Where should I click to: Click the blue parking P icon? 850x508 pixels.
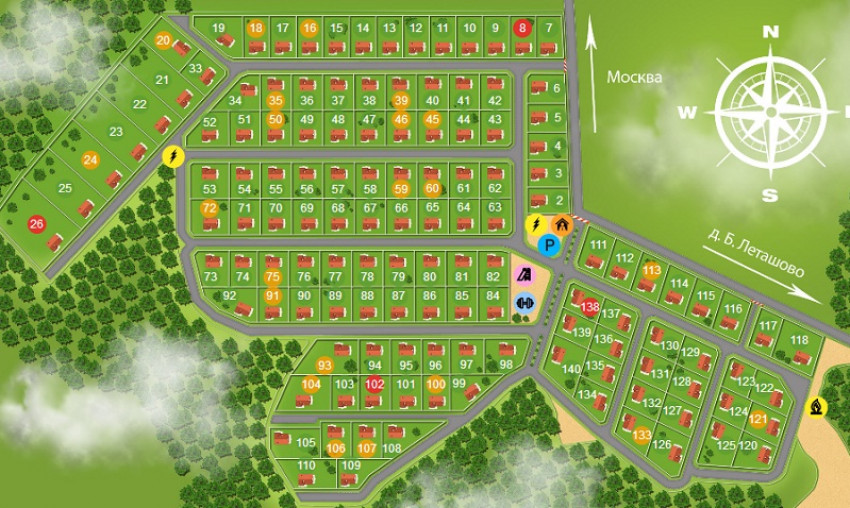(547, 244)
